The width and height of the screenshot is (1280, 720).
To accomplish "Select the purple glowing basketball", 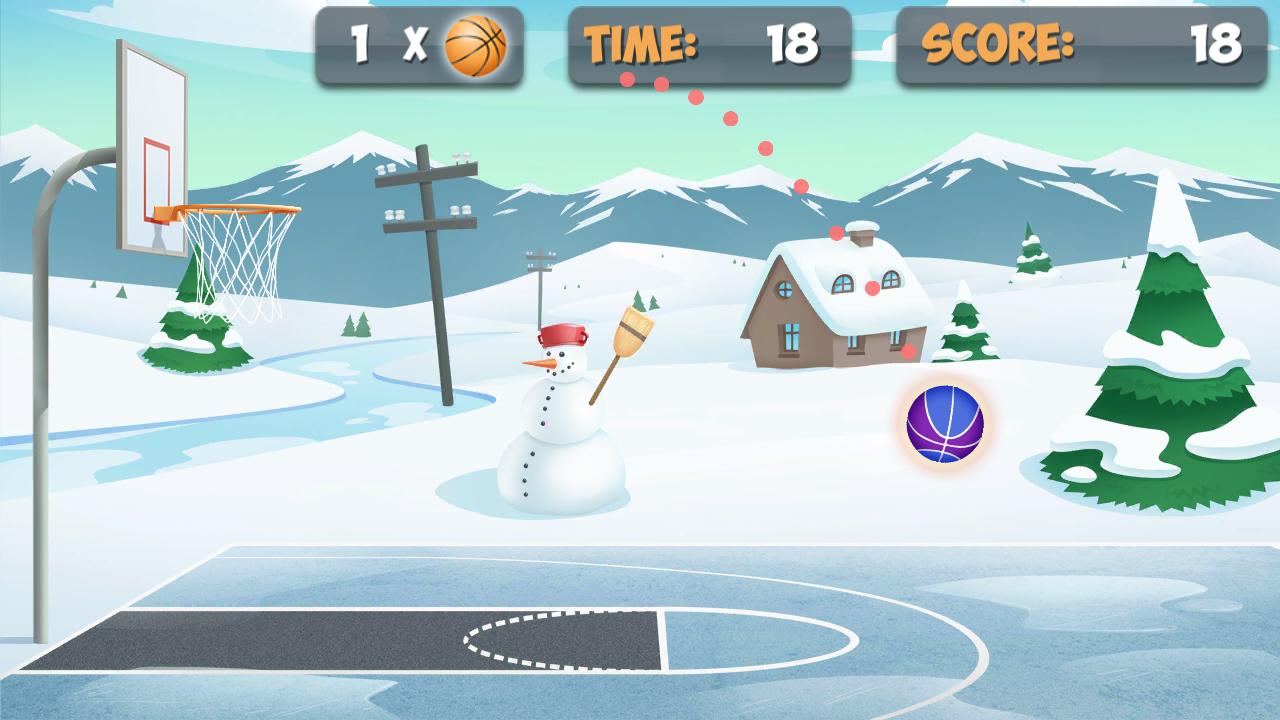I will pyautogui.click(x=944, y=425).
